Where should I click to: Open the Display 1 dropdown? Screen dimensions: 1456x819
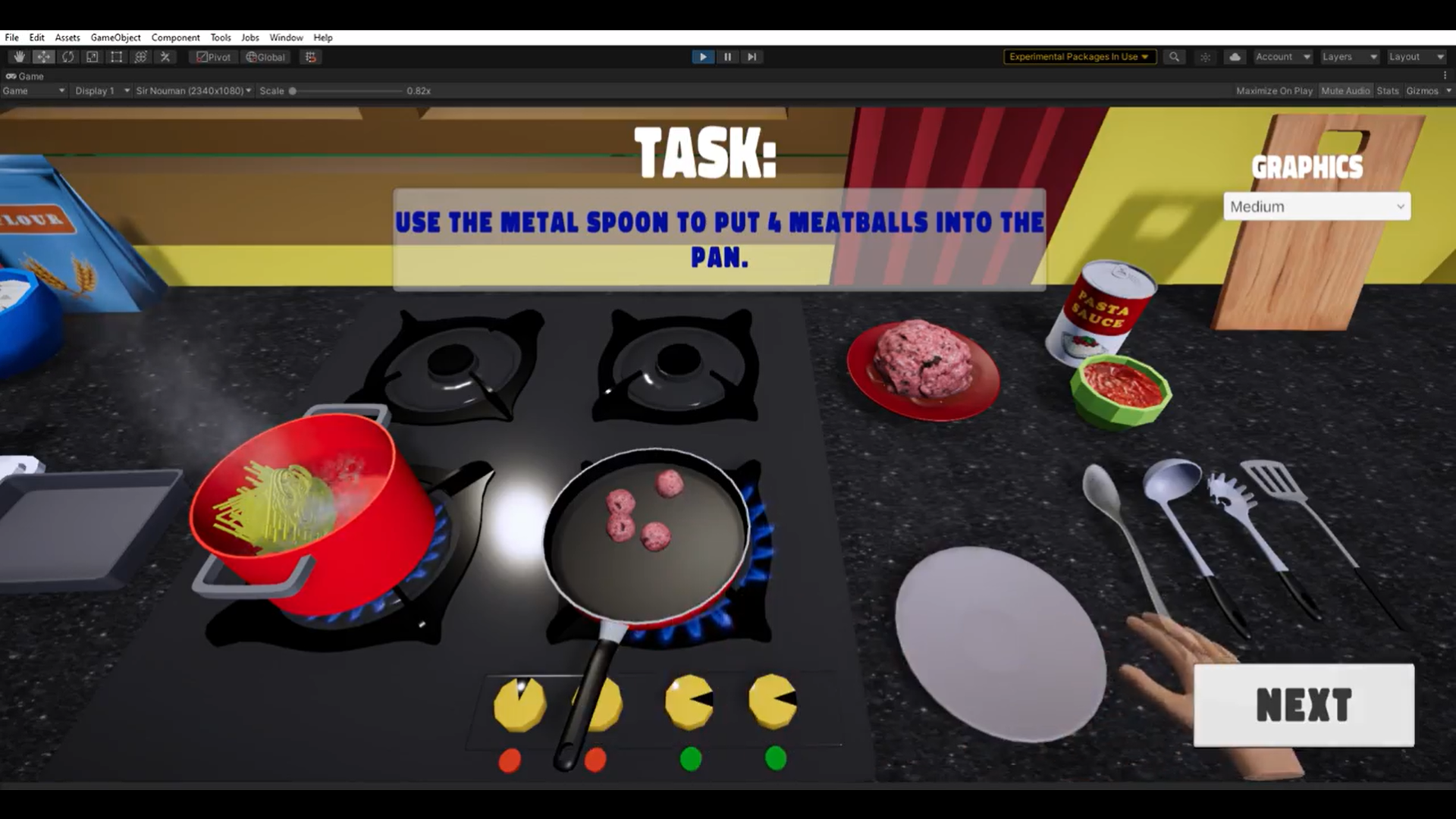pyautogui.click(x=102, y=91)
